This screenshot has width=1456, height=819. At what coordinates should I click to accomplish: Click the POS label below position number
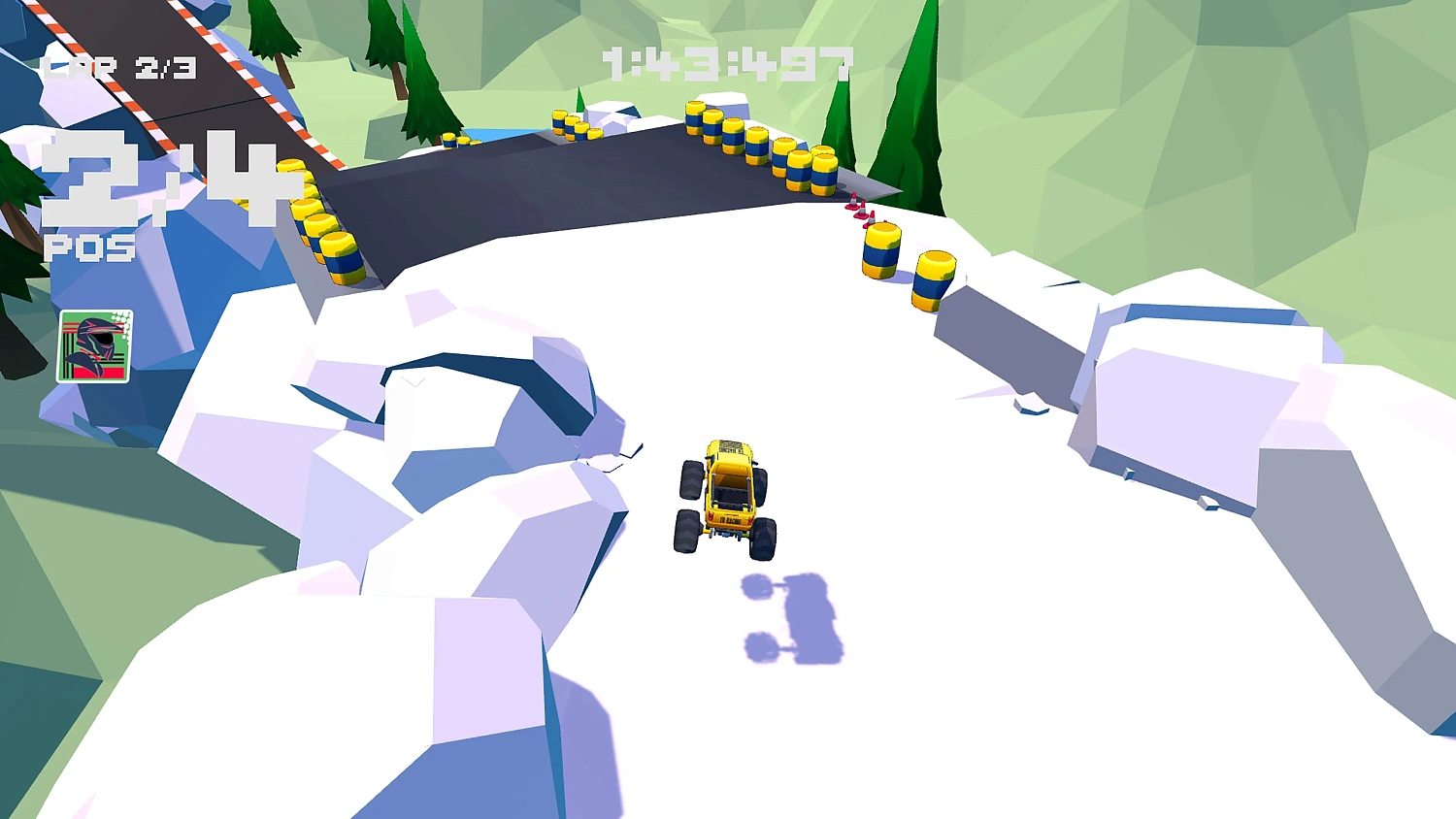90,249
